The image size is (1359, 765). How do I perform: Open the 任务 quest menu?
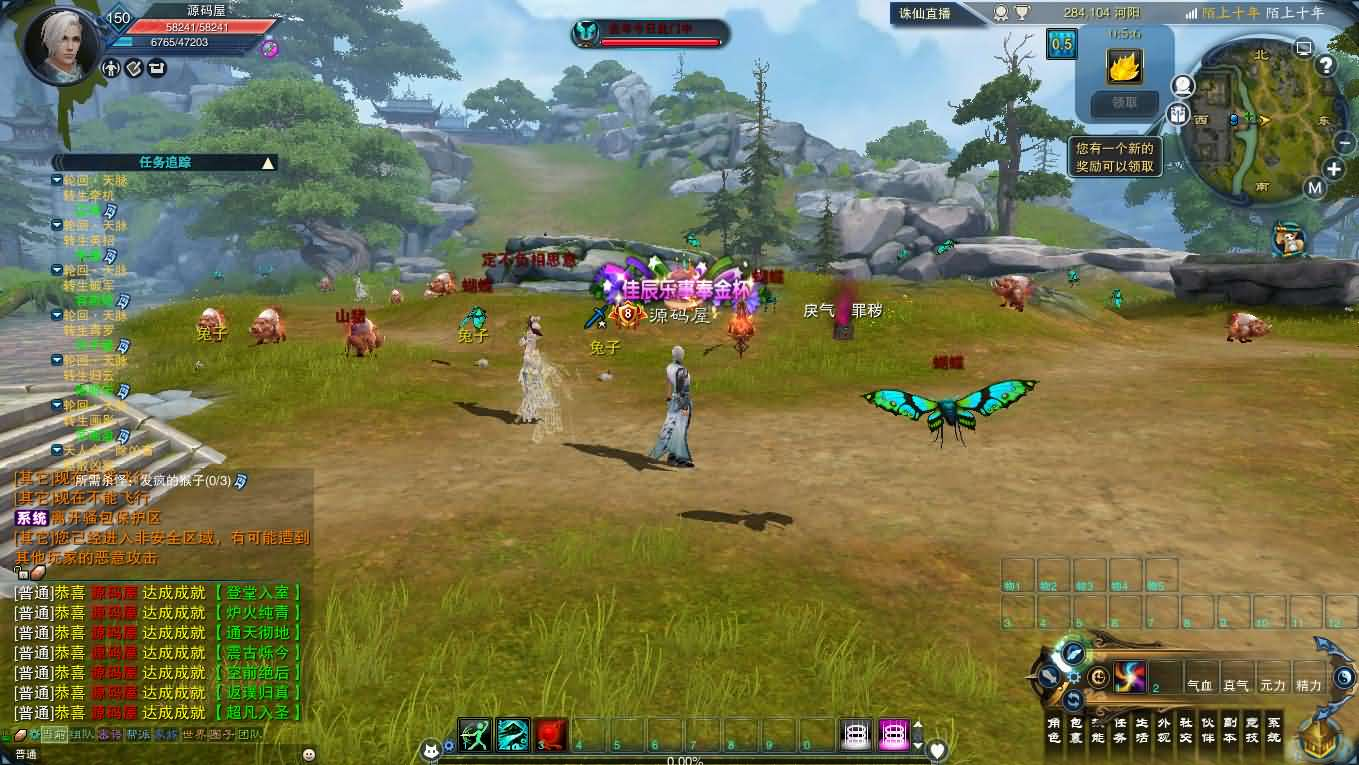pyautogui.click(x=1120, y=730)
